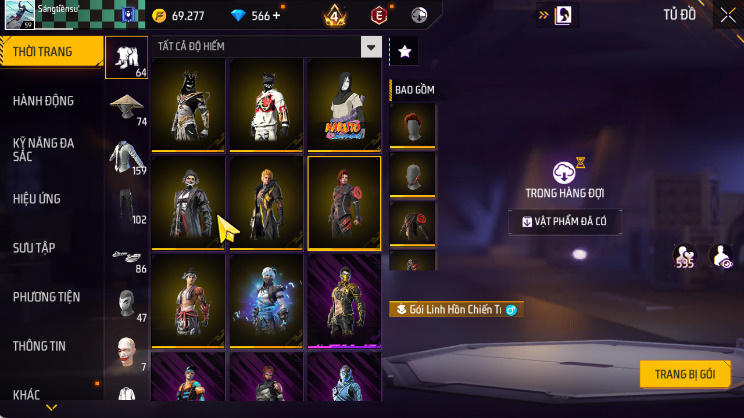Open the VẬT PHẨM ĐÃ CÓ button

564,222
